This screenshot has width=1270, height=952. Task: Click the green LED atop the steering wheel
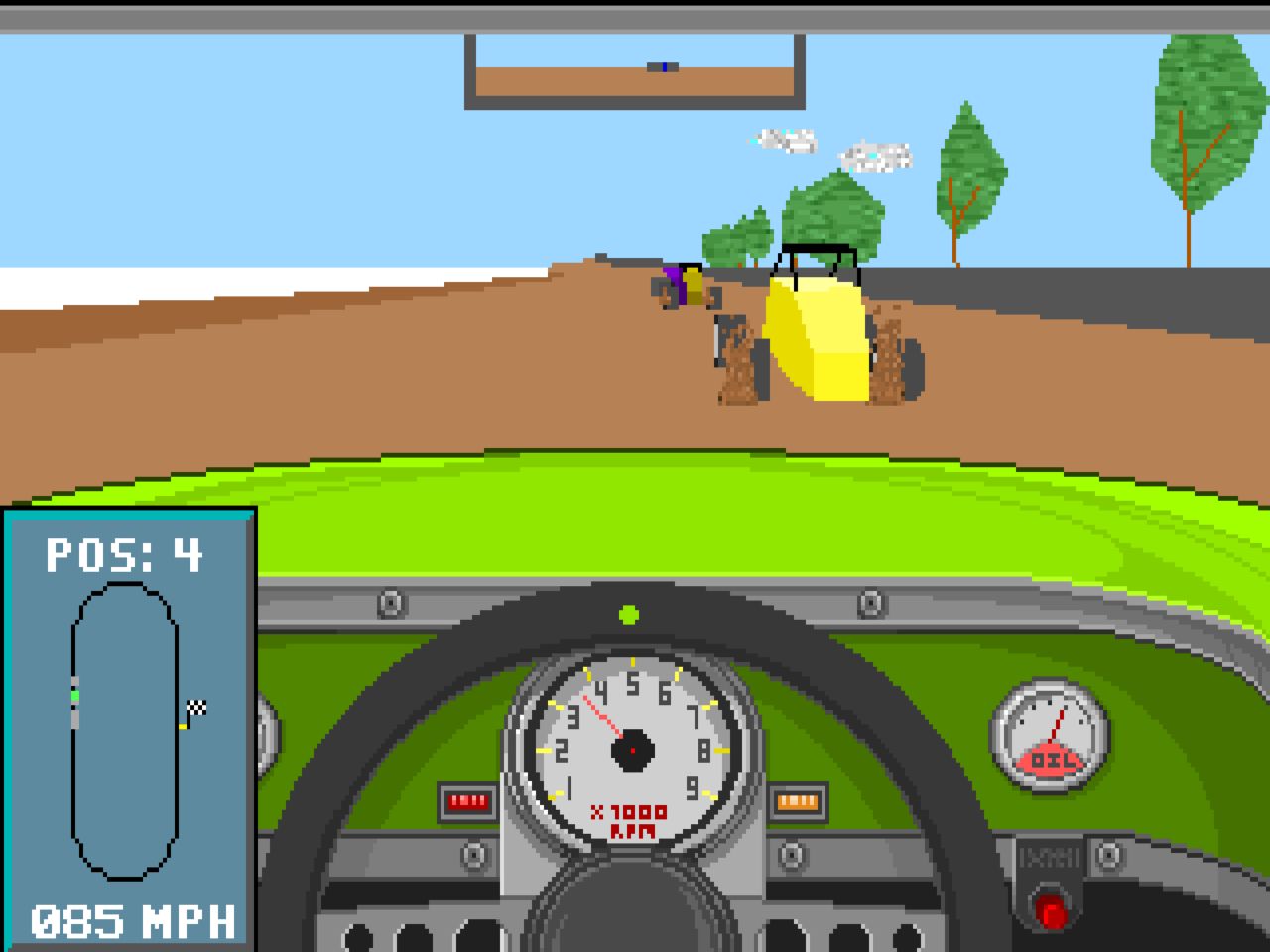(628, 615)
